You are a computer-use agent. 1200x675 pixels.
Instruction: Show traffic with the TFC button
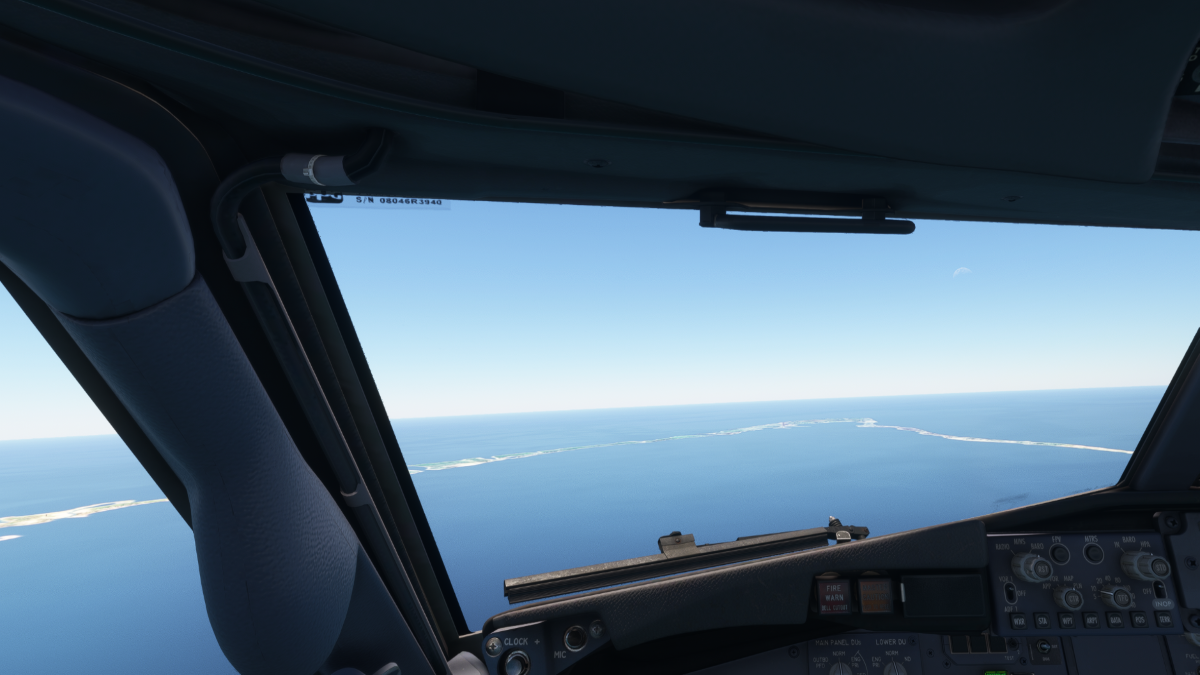click(1121, 597)
